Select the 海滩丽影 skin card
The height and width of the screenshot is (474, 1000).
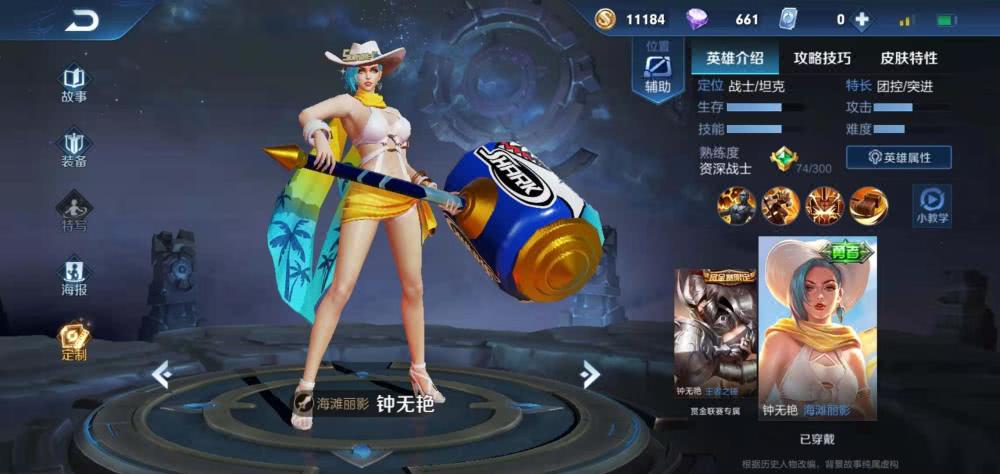[817, 328]
